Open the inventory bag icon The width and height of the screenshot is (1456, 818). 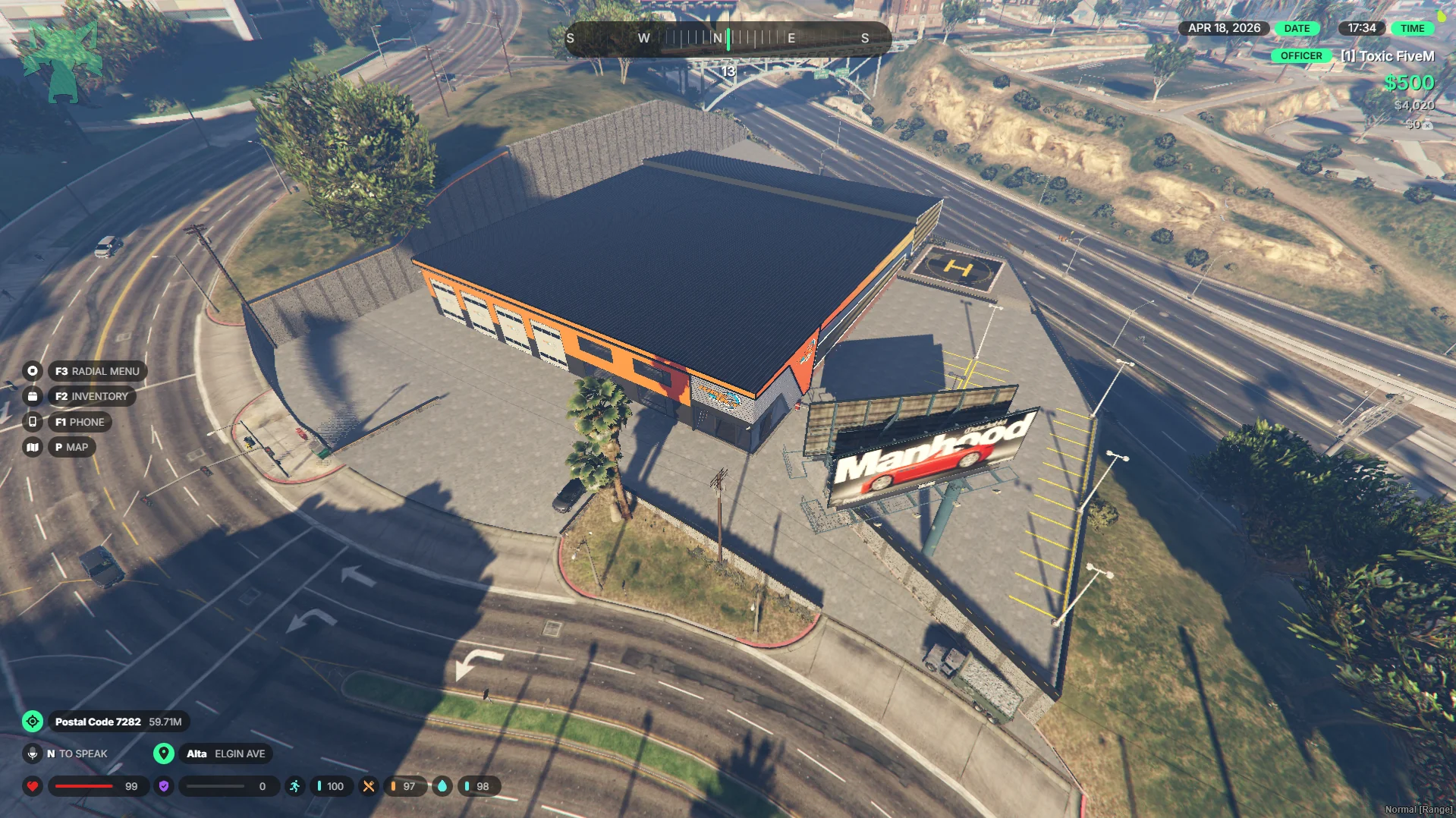32,396
